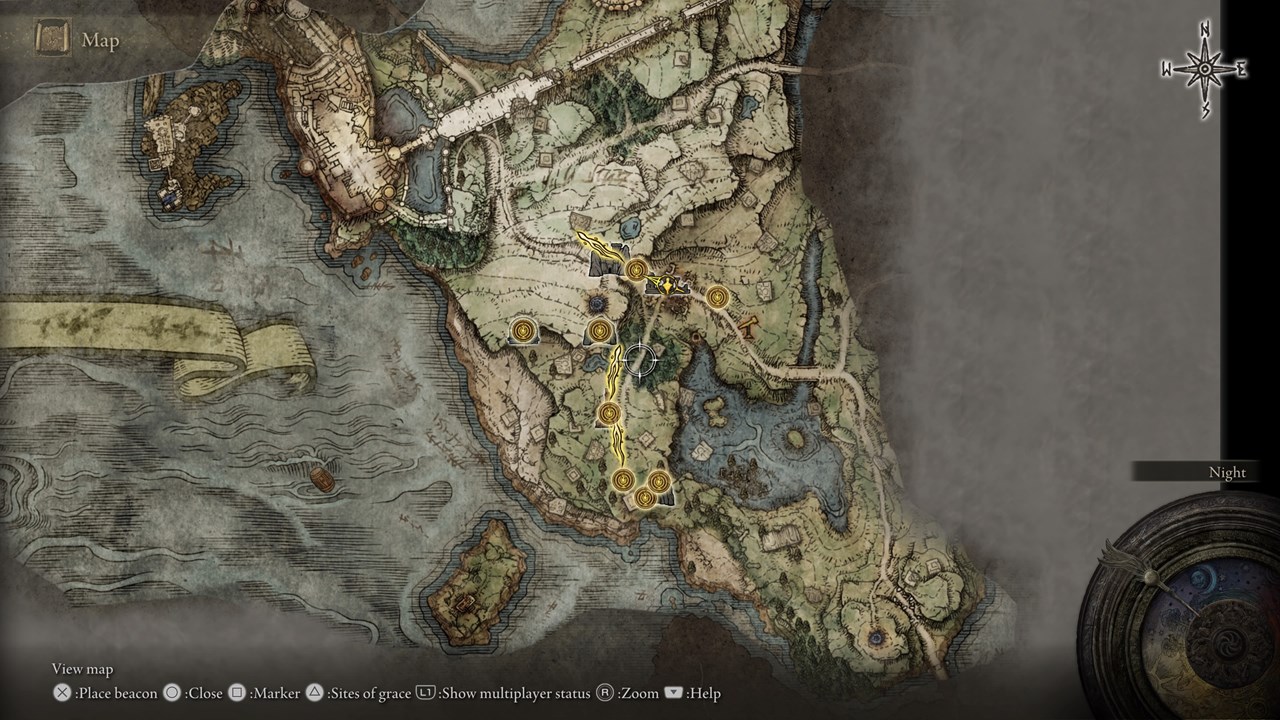
Task: Choose the Agheel Lake North grace marker
Action: pyautogui.click(x=717, y=296)
